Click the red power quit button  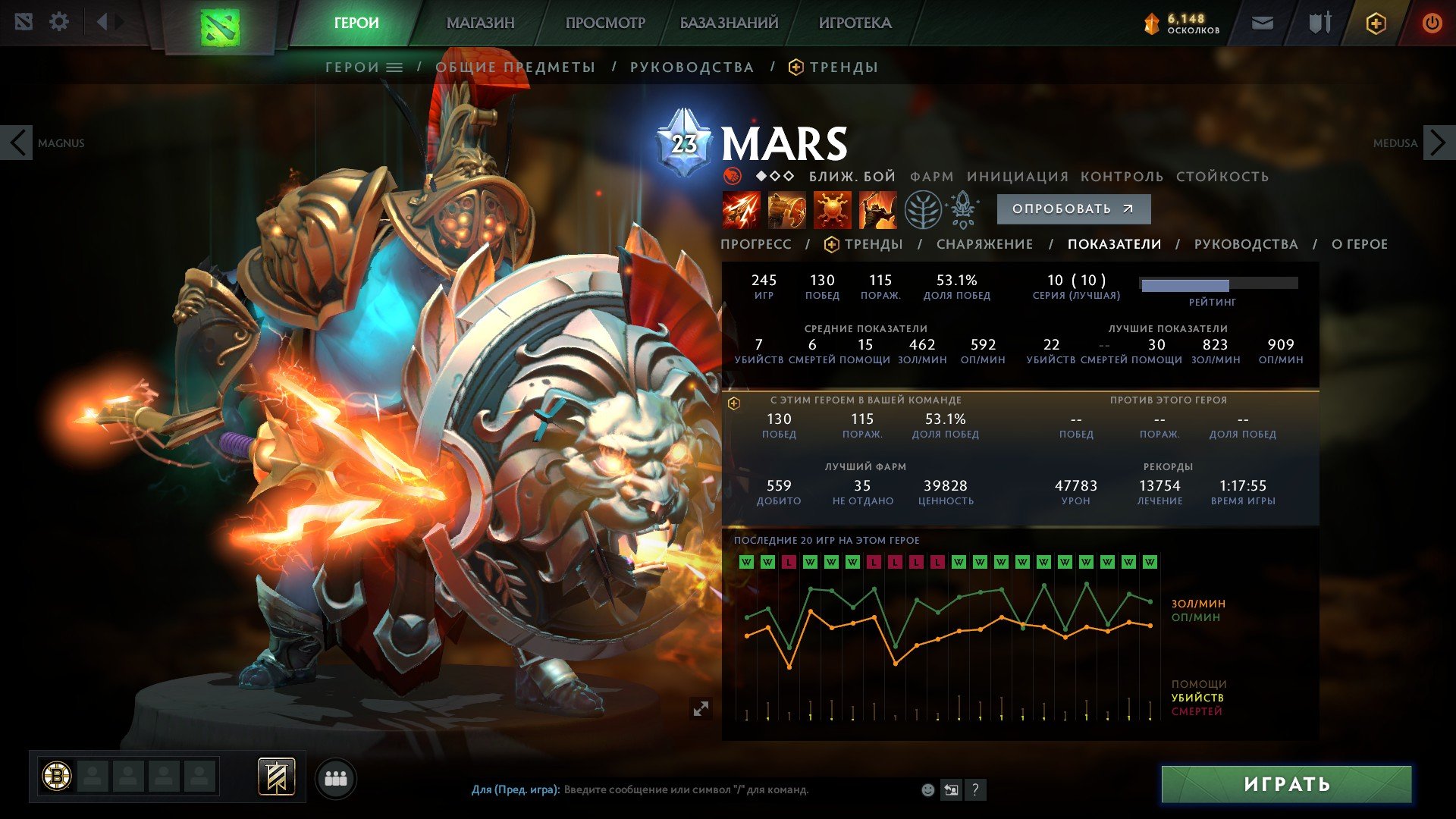click(x=1432, y=24)
